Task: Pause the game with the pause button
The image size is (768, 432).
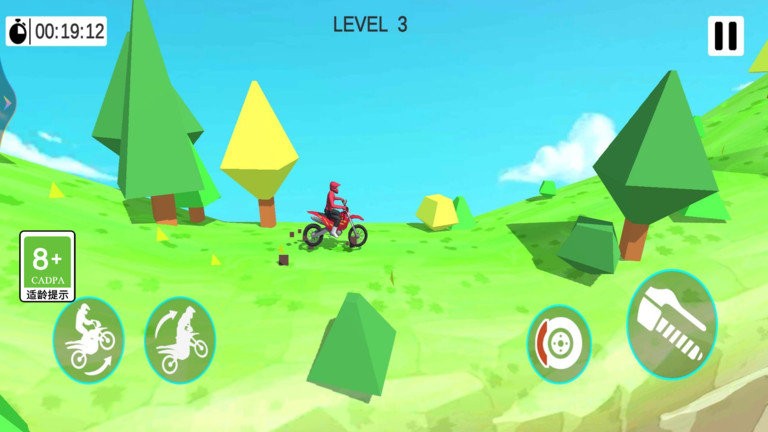Action: pos(725,36)
